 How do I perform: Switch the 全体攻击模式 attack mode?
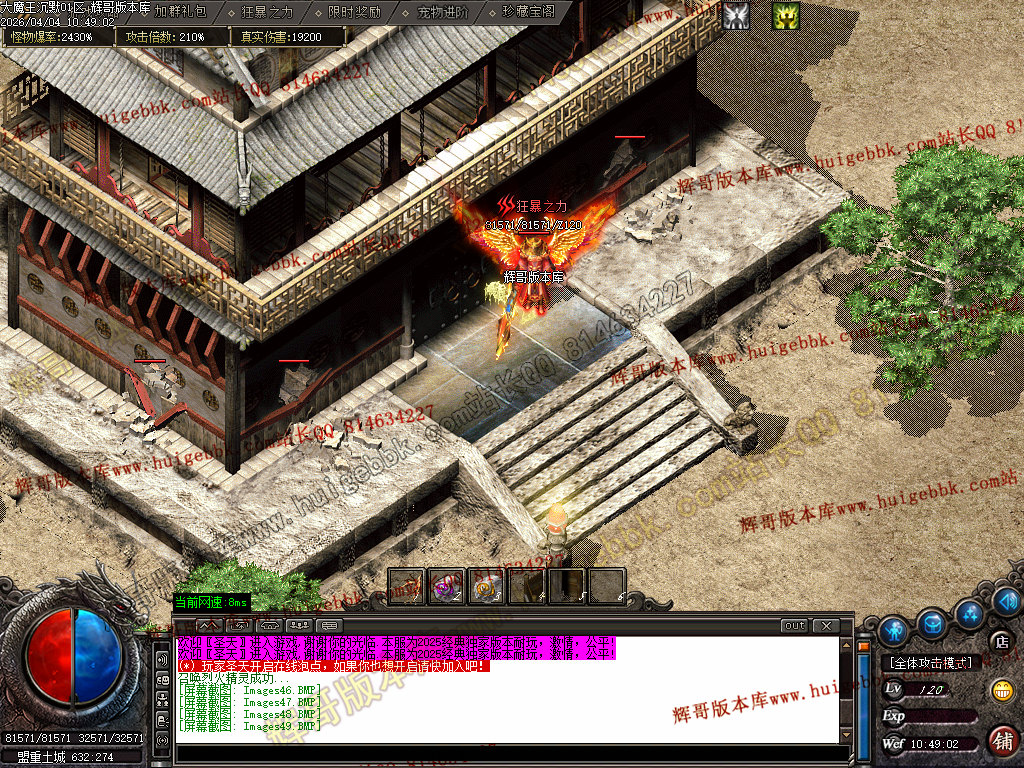click(x=931, y=663)
